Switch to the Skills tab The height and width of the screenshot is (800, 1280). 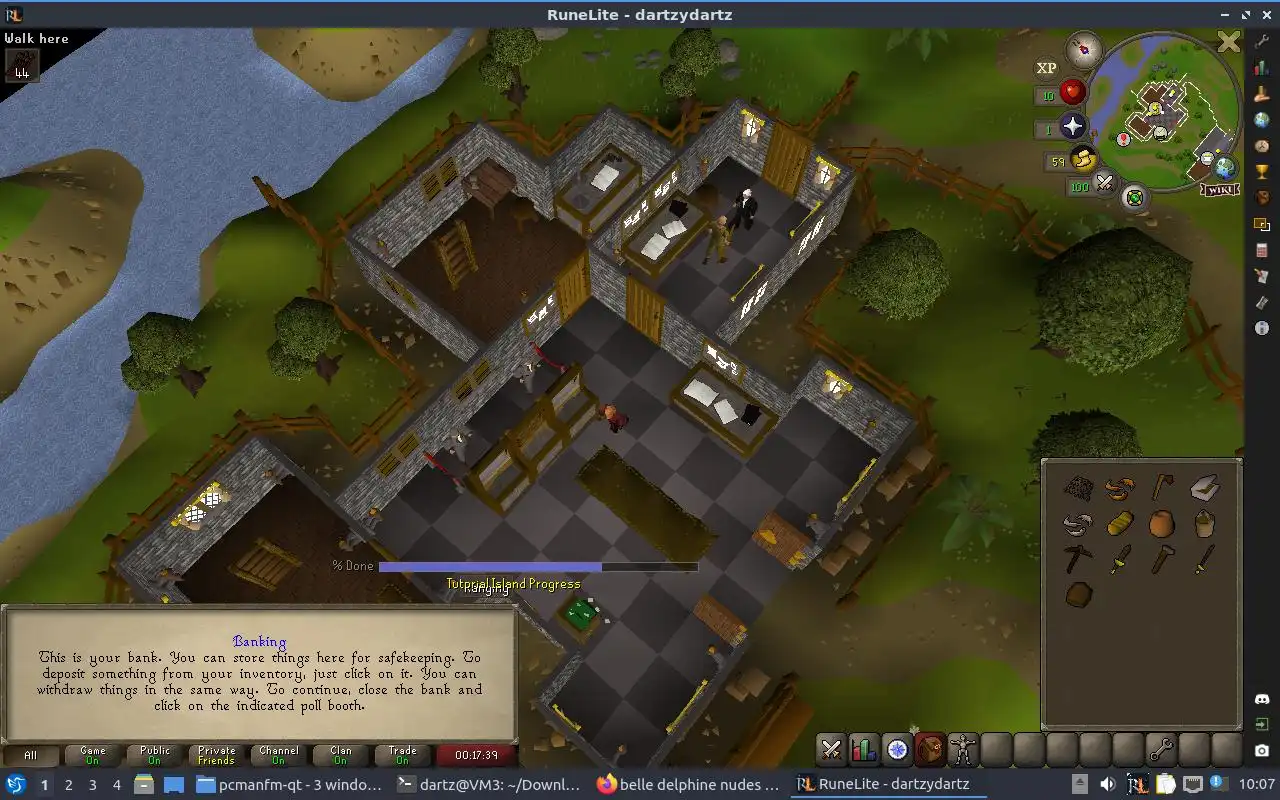(864, 749)
